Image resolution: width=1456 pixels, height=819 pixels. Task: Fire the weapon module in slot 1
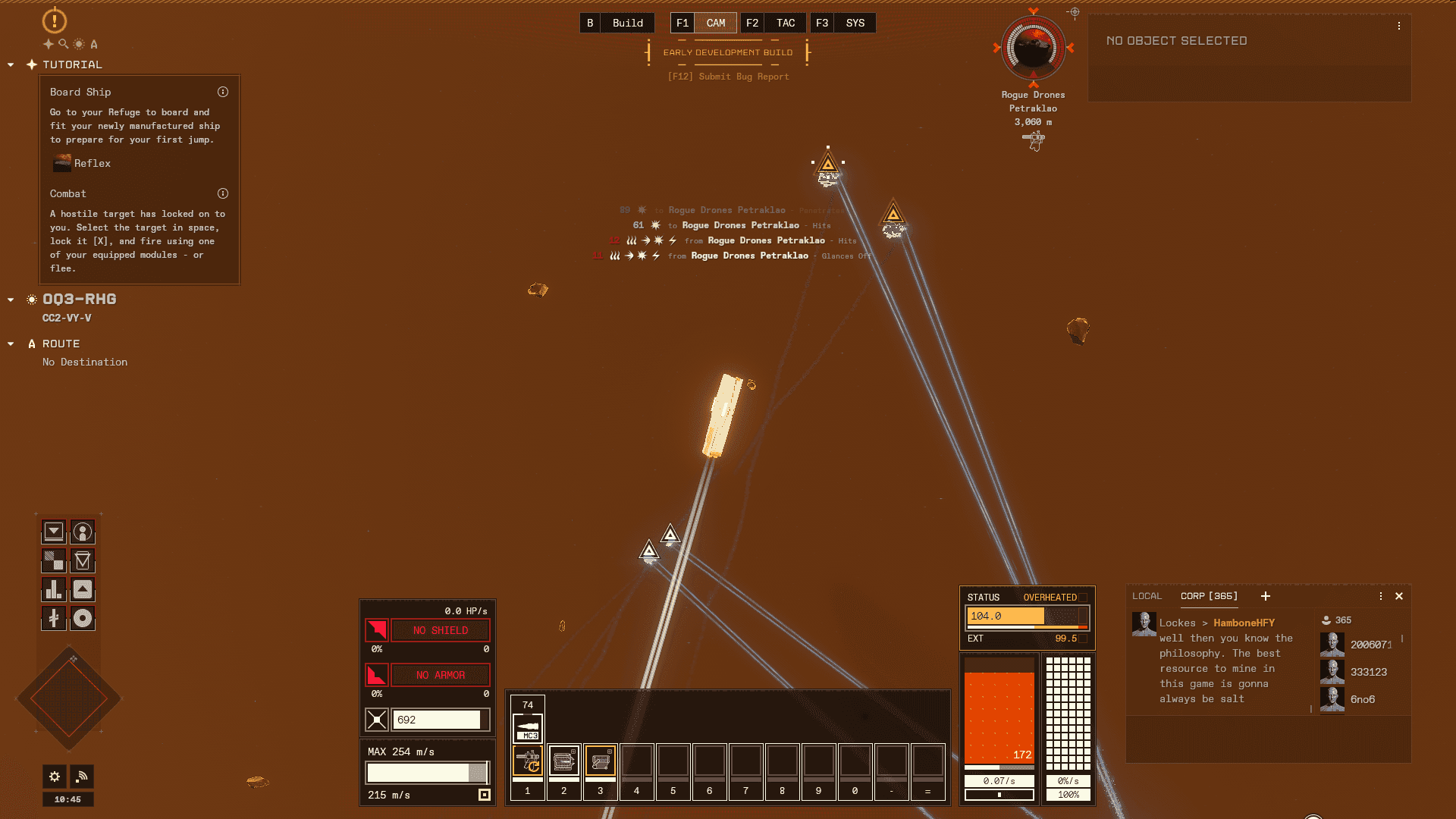point(528,761)
